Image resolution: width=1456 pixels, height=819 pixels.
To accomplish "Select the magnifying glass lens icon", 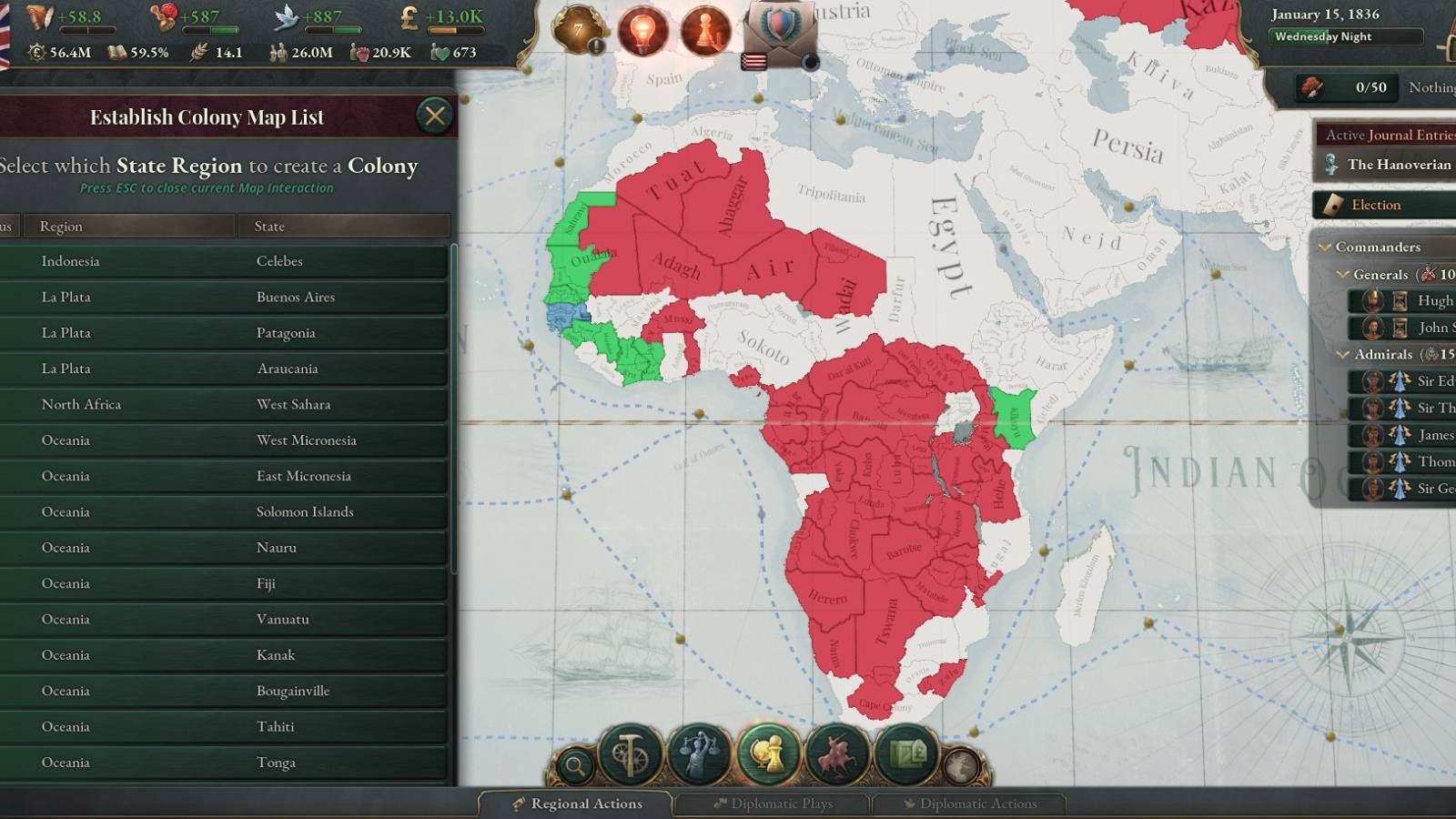I will click(x=575, y=765).
